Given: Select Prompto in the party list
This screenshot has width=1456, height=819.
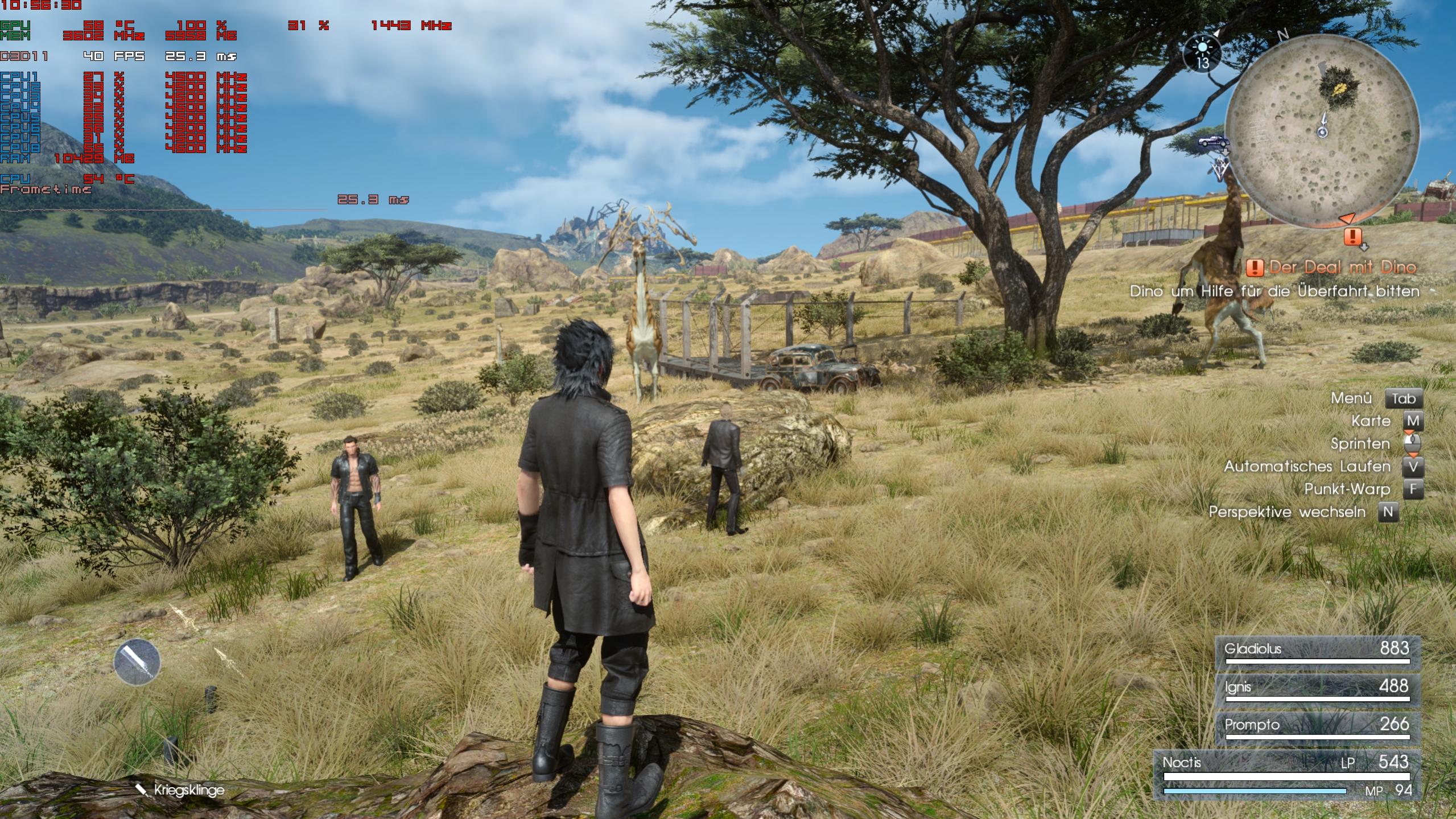Looking at the screenshot, I should point(1317,727).
